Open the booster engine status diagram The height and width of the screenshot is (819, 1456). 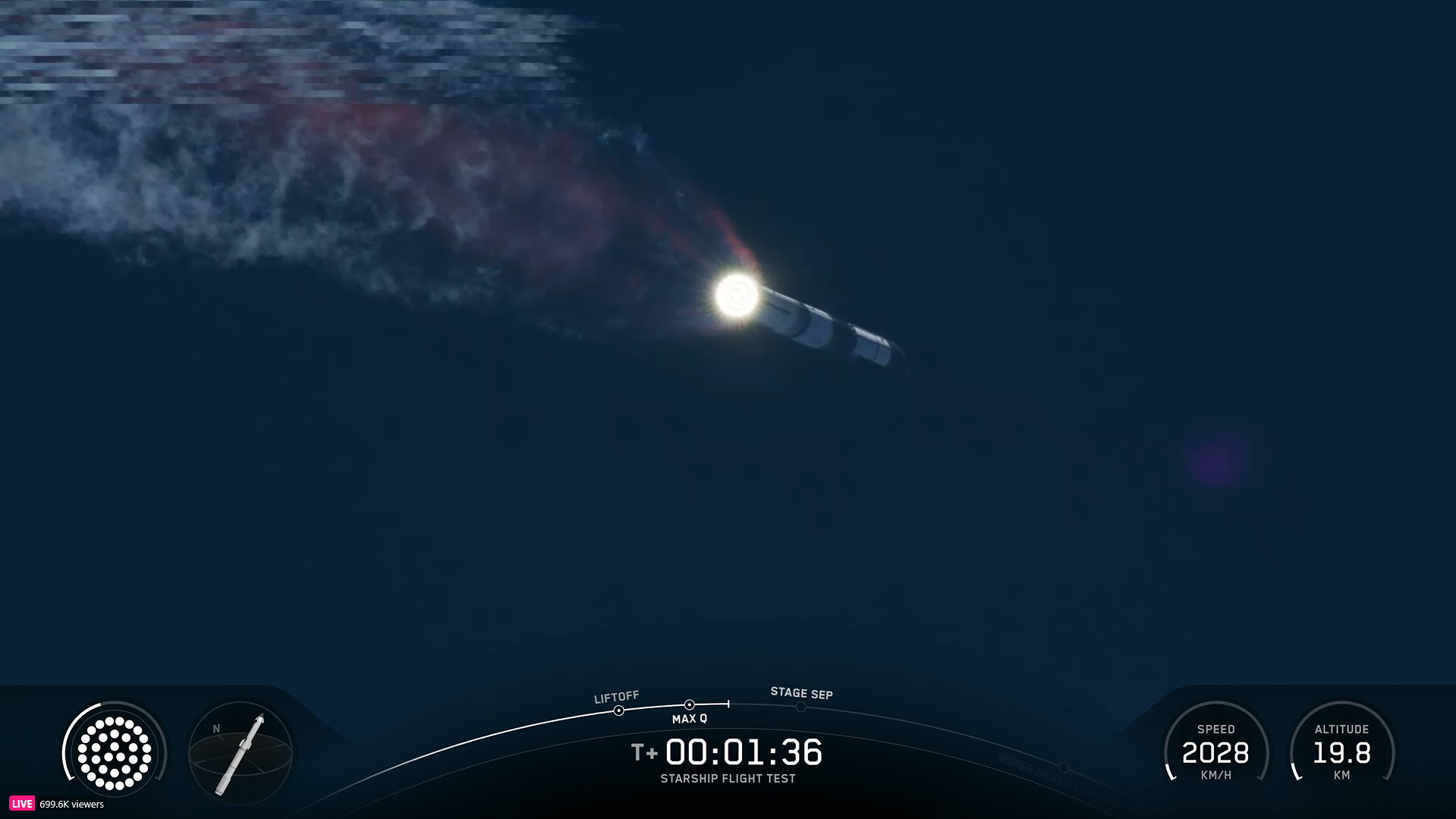(114, 753)
